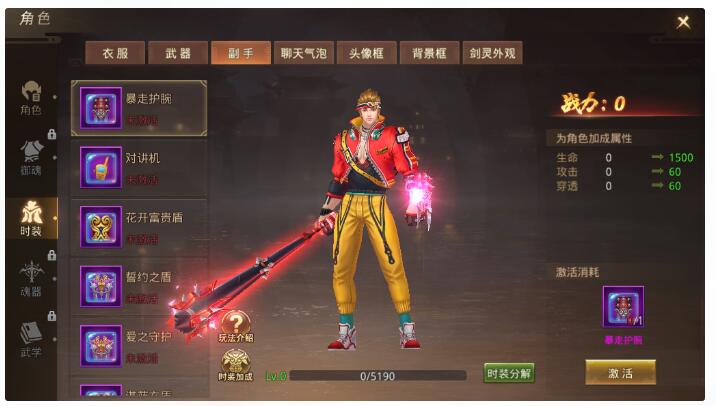This screenshot has width=716, height=406.
Task: Switch to the 剑灵外观 tab
Action: 491,54
